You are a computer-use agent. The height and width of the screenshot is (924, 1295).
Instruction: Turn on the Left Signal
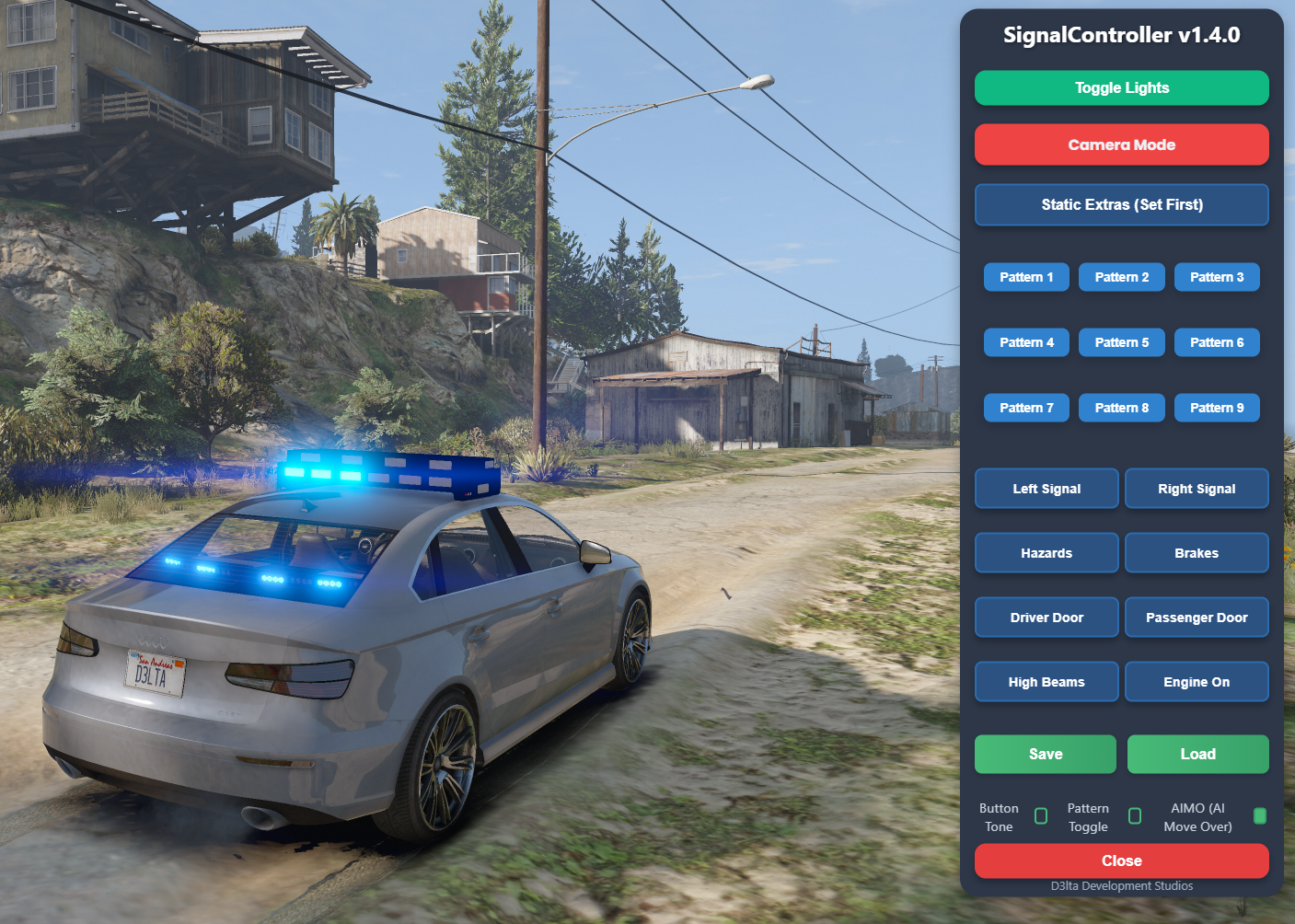(1046, 489)
